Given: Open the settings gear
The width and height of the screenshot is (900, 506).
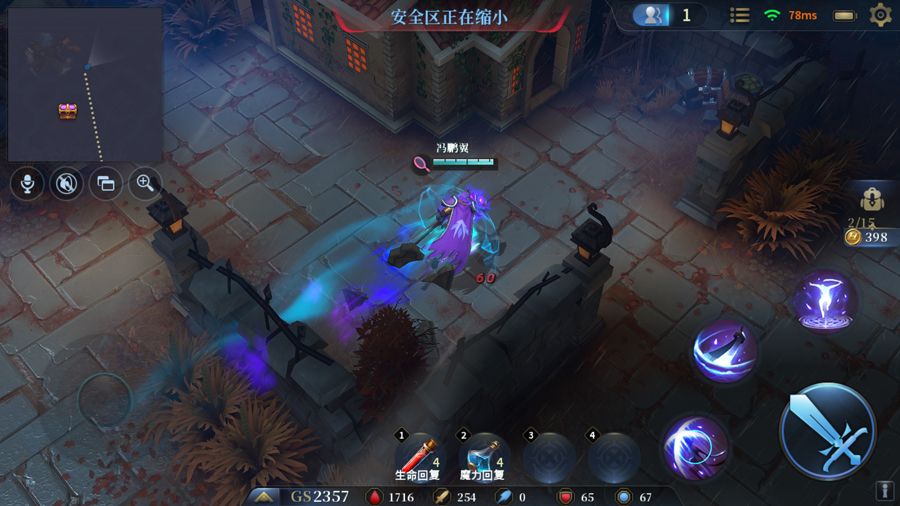Looking at the screenshot, I should 880,15.
